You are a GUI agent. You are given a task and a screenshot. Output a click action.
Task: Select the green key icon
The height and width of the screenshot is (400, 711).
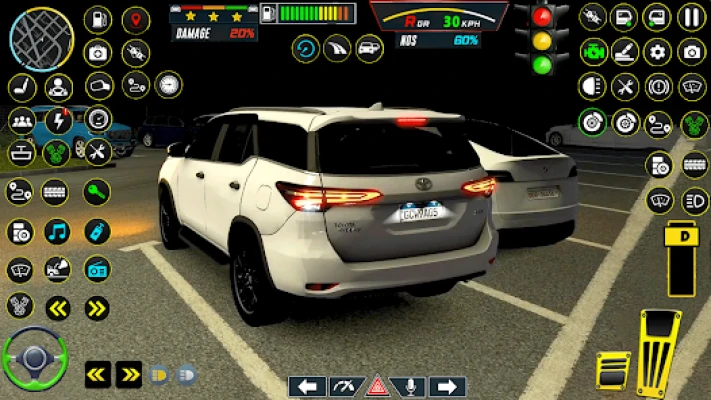tap(96, 193)
